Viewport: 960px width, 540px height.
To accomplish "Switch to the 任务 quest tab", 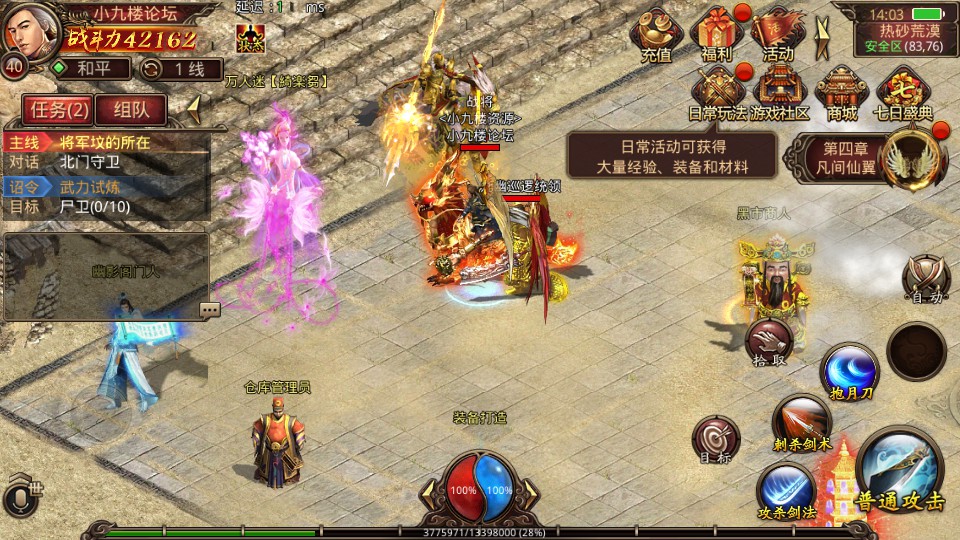I will (57, 109).
